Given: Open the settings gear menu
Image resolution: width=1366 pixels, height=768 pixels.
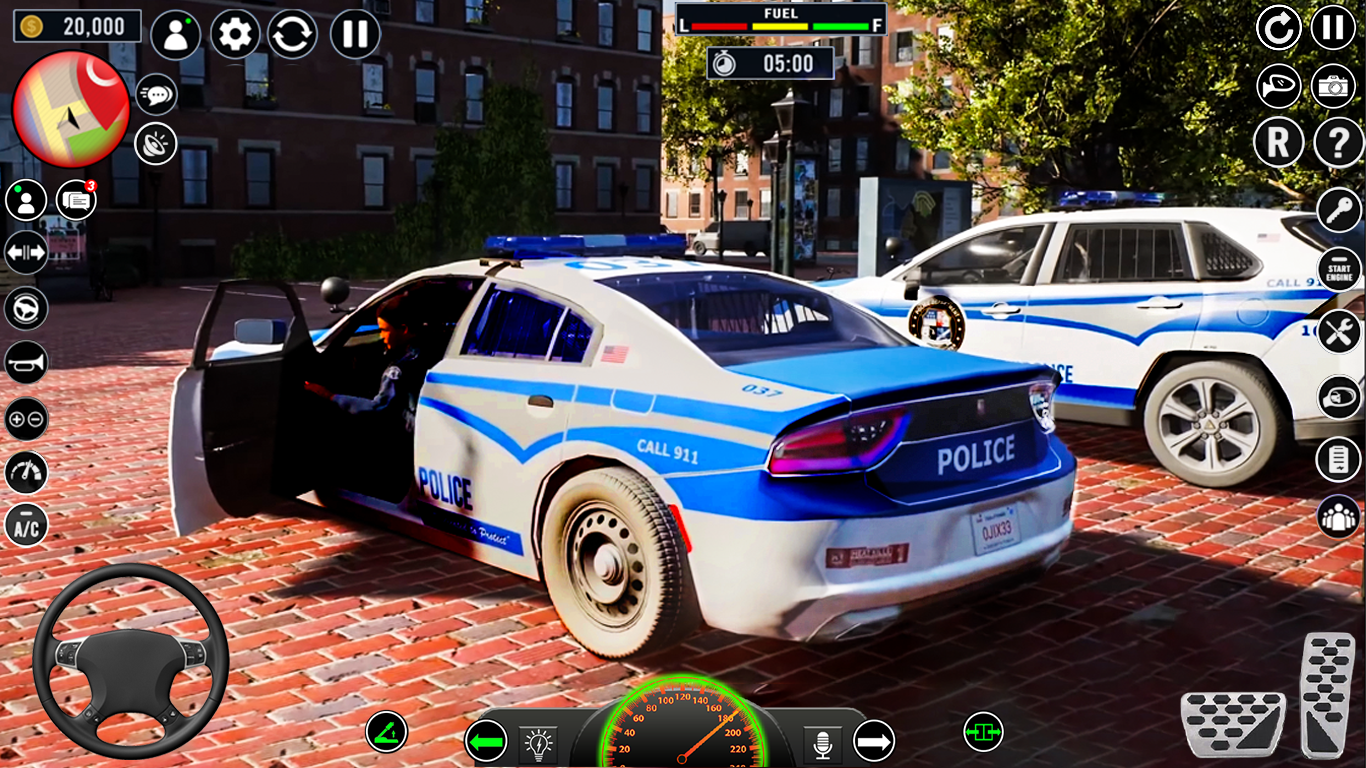Looking at the screenshot, I should (x=235, y=35).
